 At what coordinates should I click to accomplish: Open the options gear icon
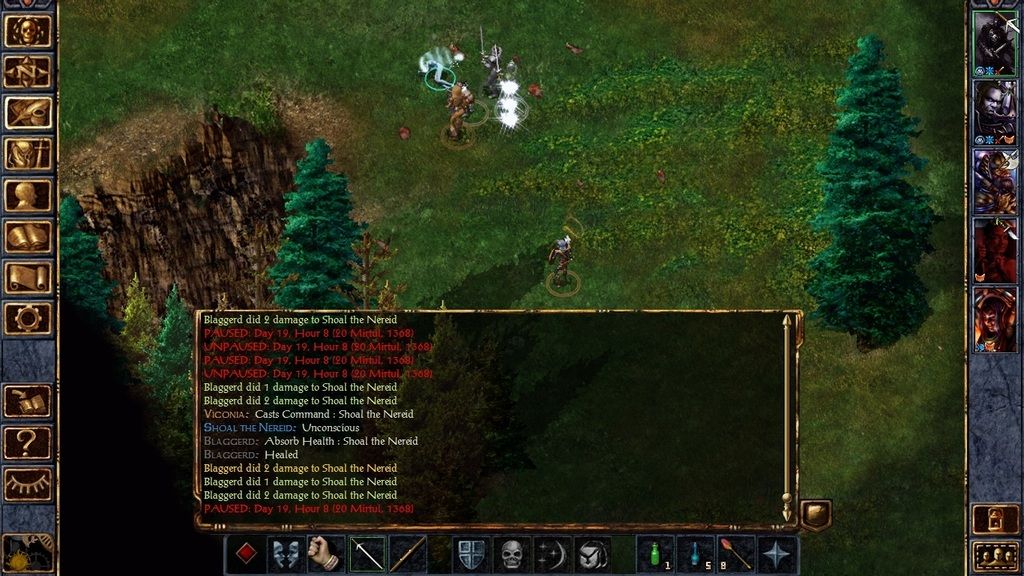coord(27,318)
